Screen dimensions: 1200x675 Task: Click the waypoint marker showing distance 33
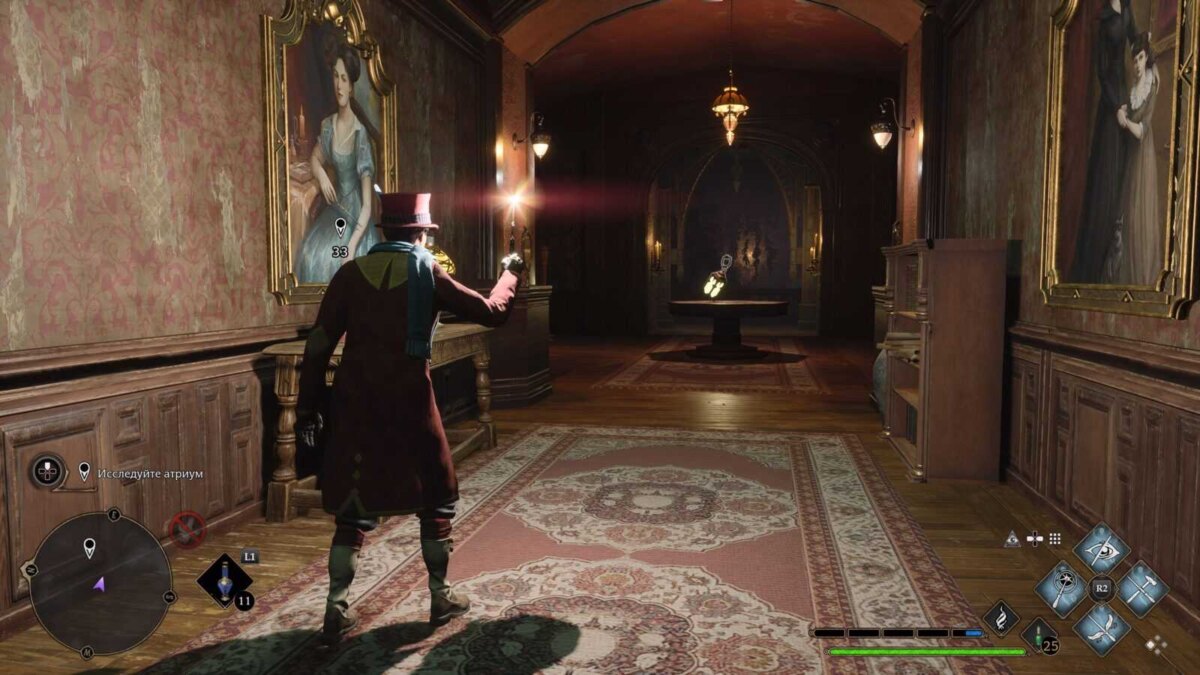pos(340,228)
